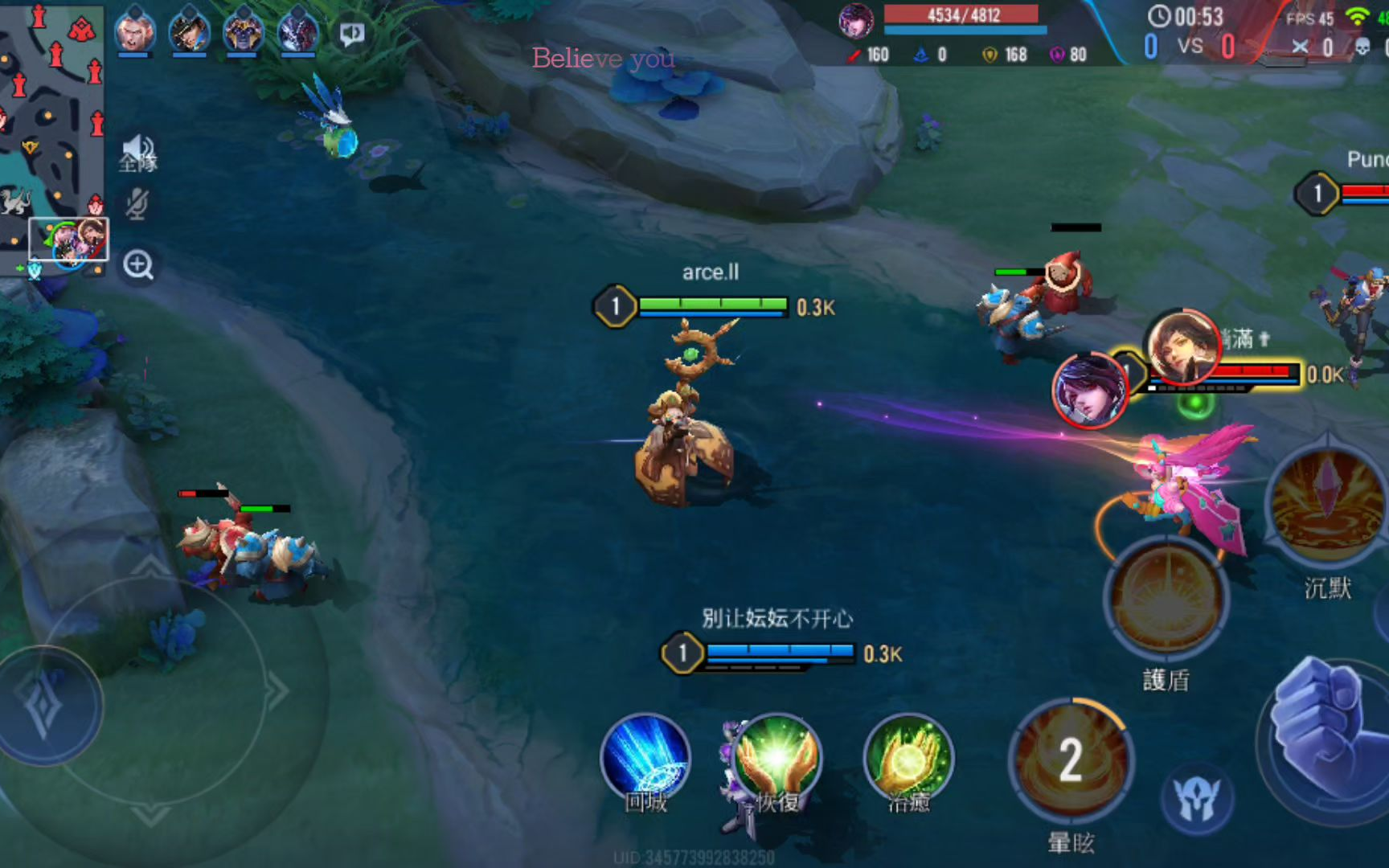Open the quick chat message bubble
The width and height of the screenshot is (1389, 868).
[x=351, y=34]
